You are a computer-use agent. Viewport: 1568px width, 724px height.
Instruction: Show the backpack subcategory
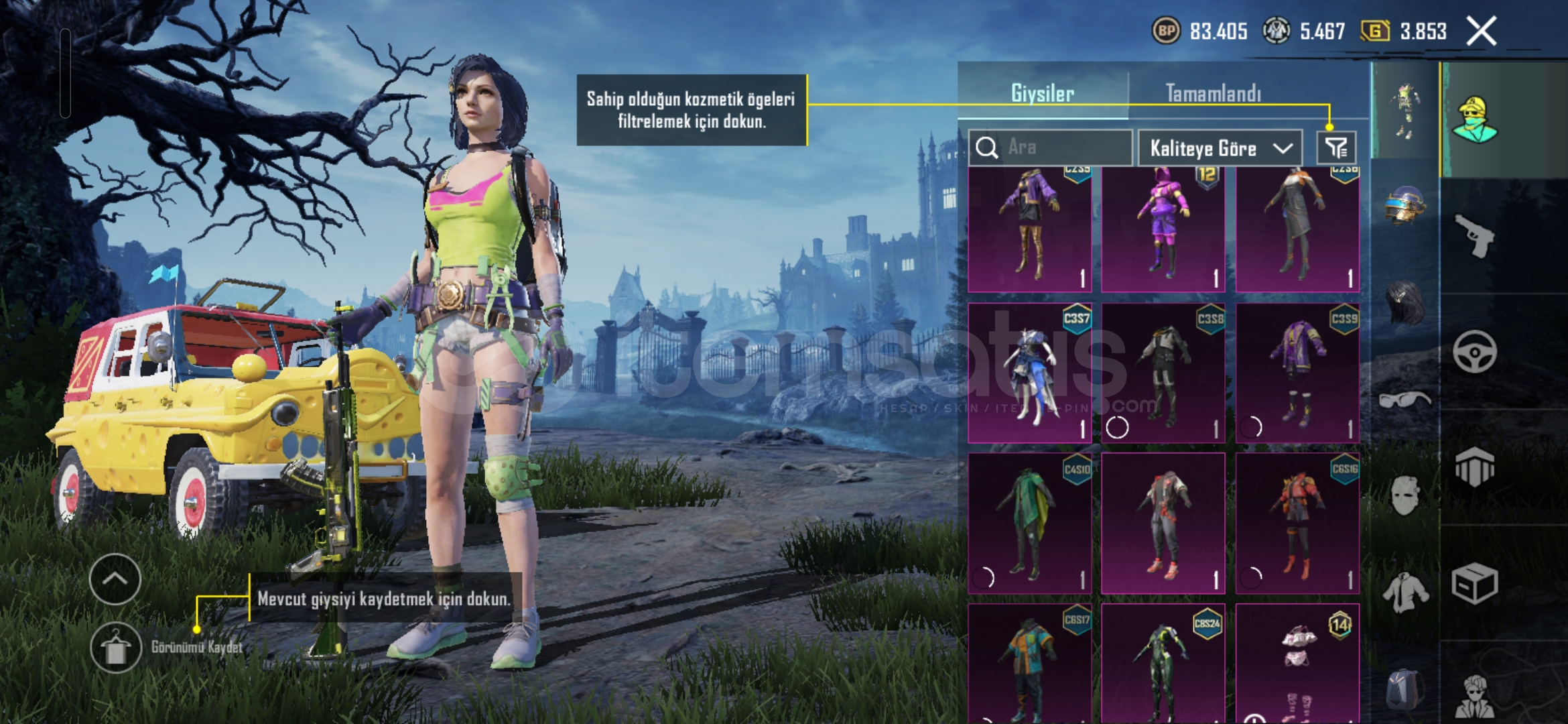1404,690
